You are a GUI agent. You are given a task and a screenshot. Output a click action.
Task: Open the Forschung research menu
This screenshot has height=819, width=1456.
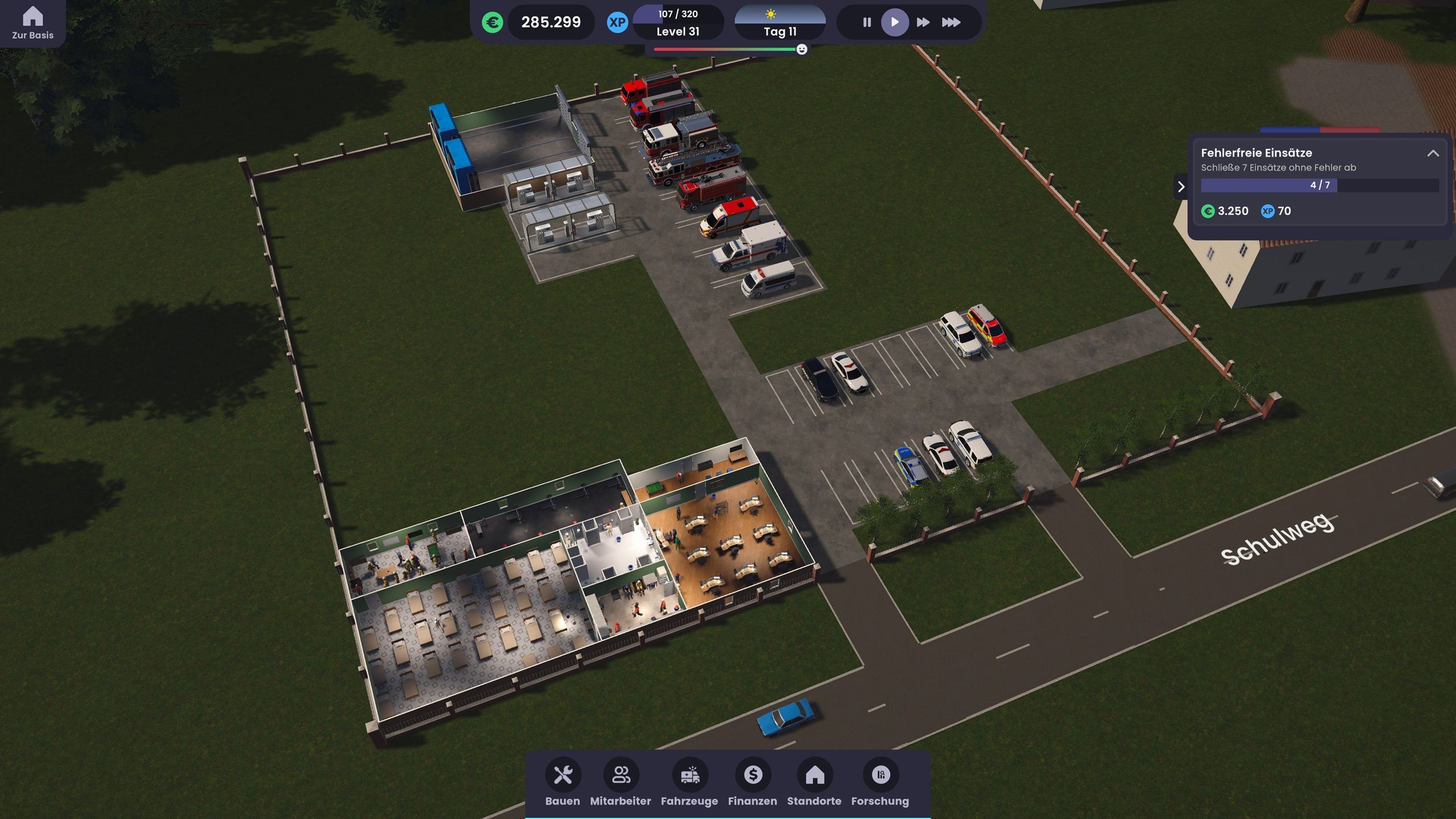point(880,781)
